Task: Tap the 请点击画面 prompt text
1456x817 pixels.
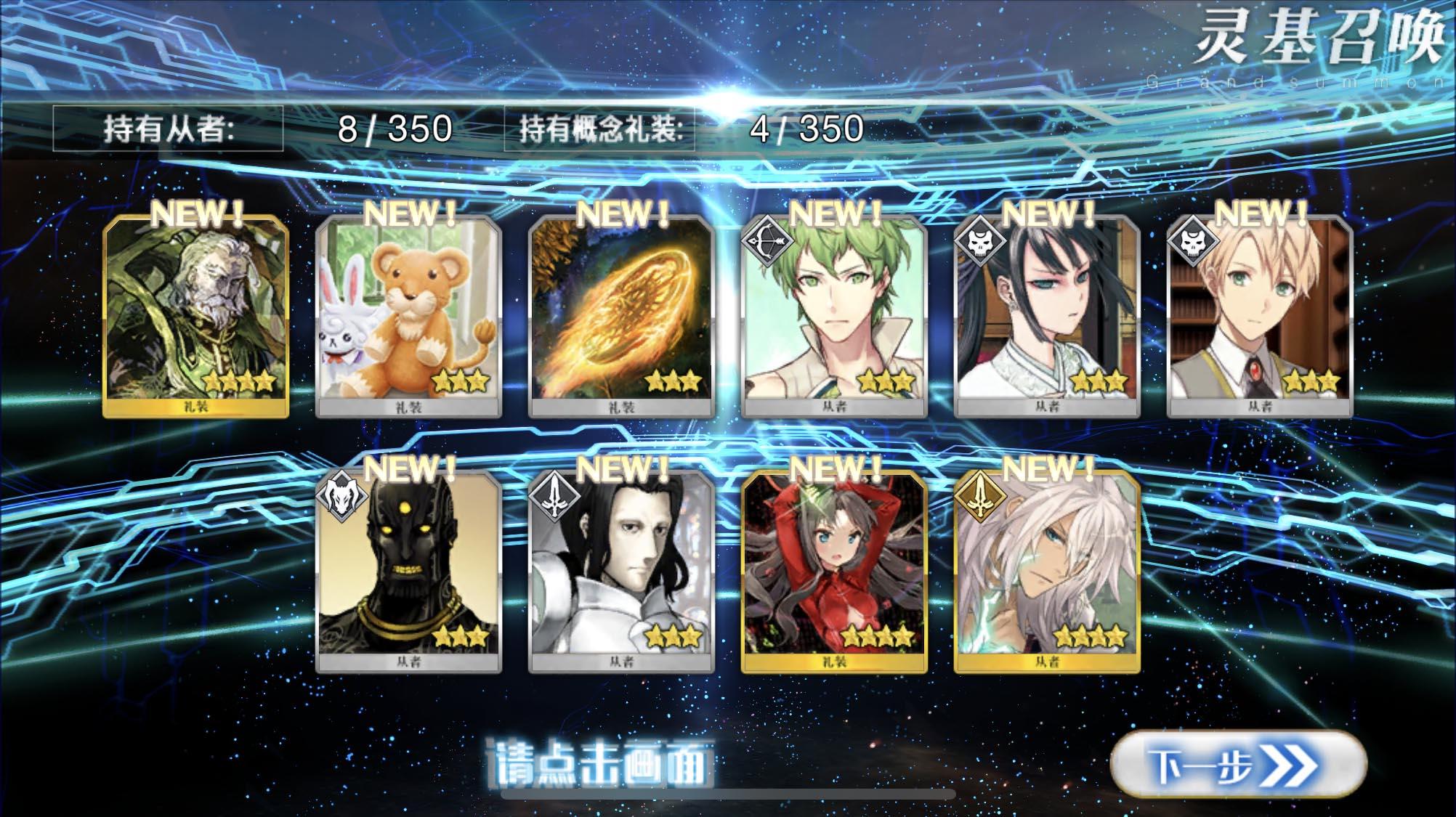Action: click(602, 763)
